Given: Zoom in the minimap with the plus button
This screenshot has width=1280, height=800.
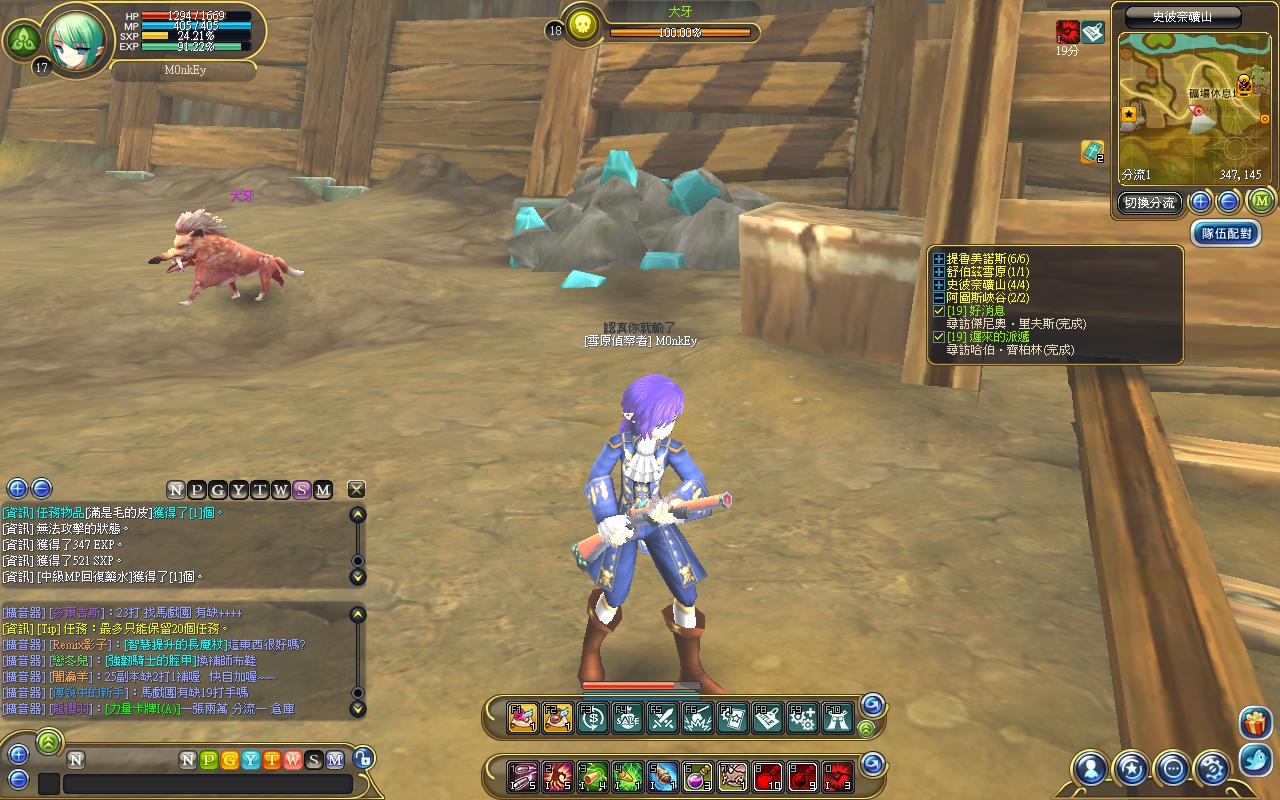Looking at the screenshot, I should (x=1201, y=203).
